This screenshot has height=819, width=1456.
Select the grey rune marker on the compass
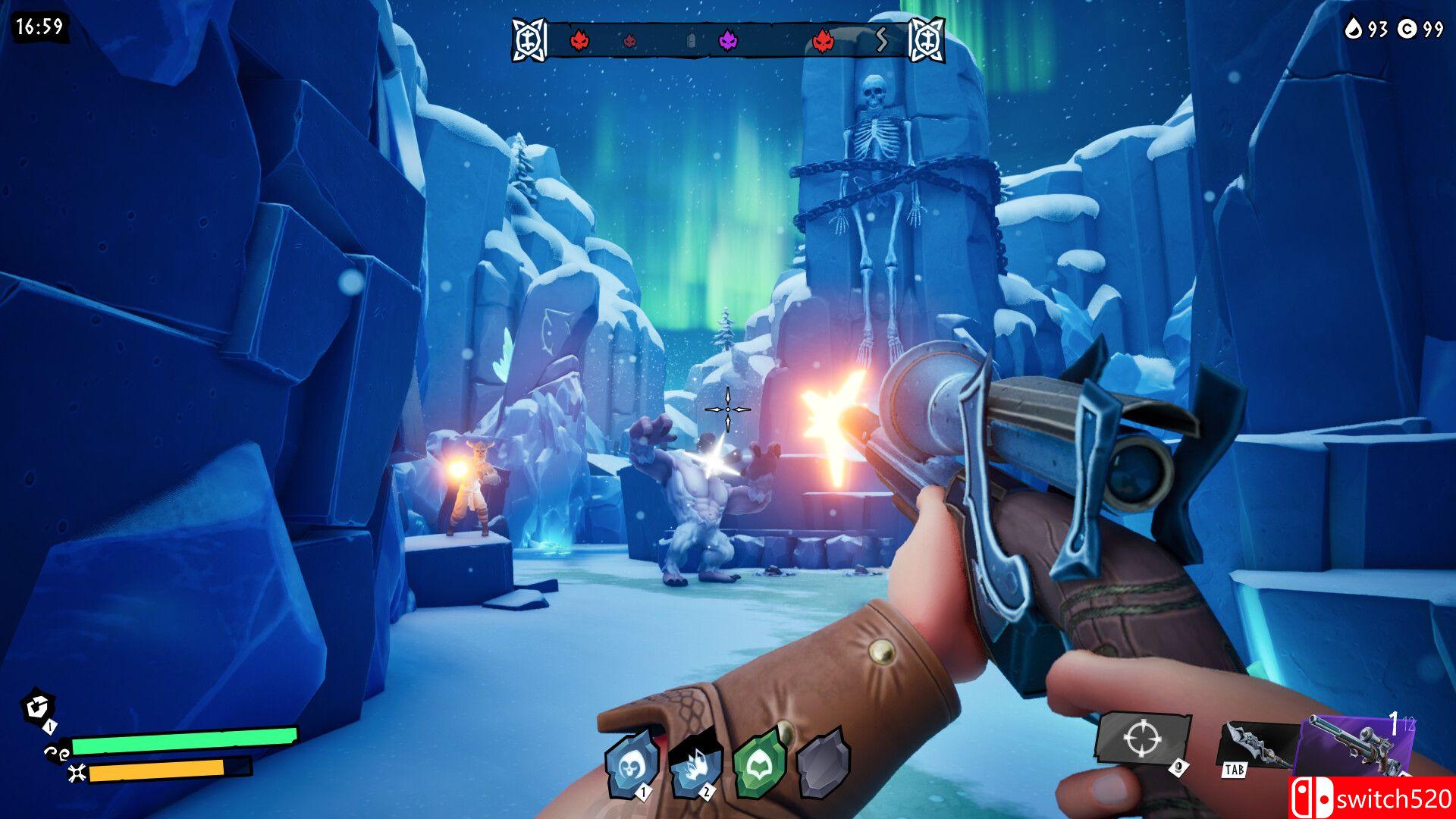(x=881, y=39)
